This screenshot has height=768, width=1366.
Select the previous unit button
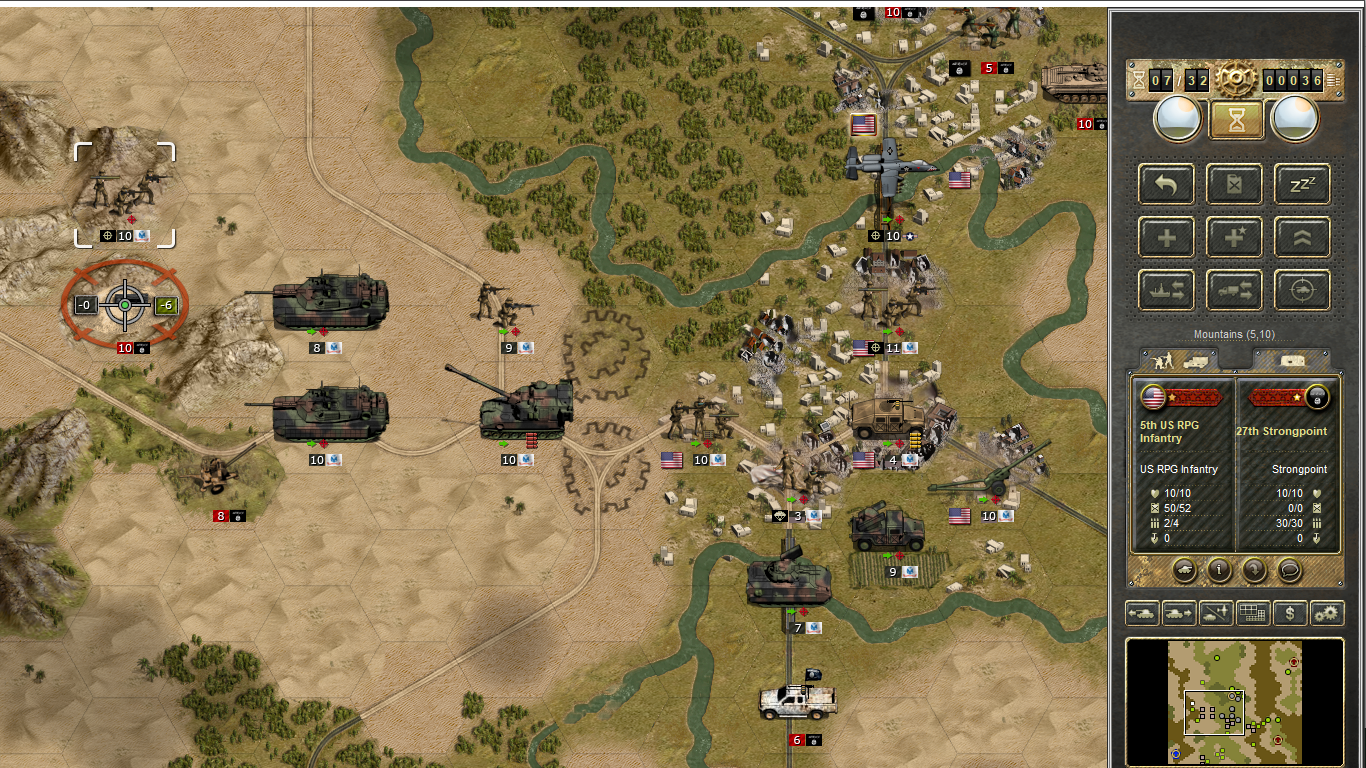click(1142, 613)
